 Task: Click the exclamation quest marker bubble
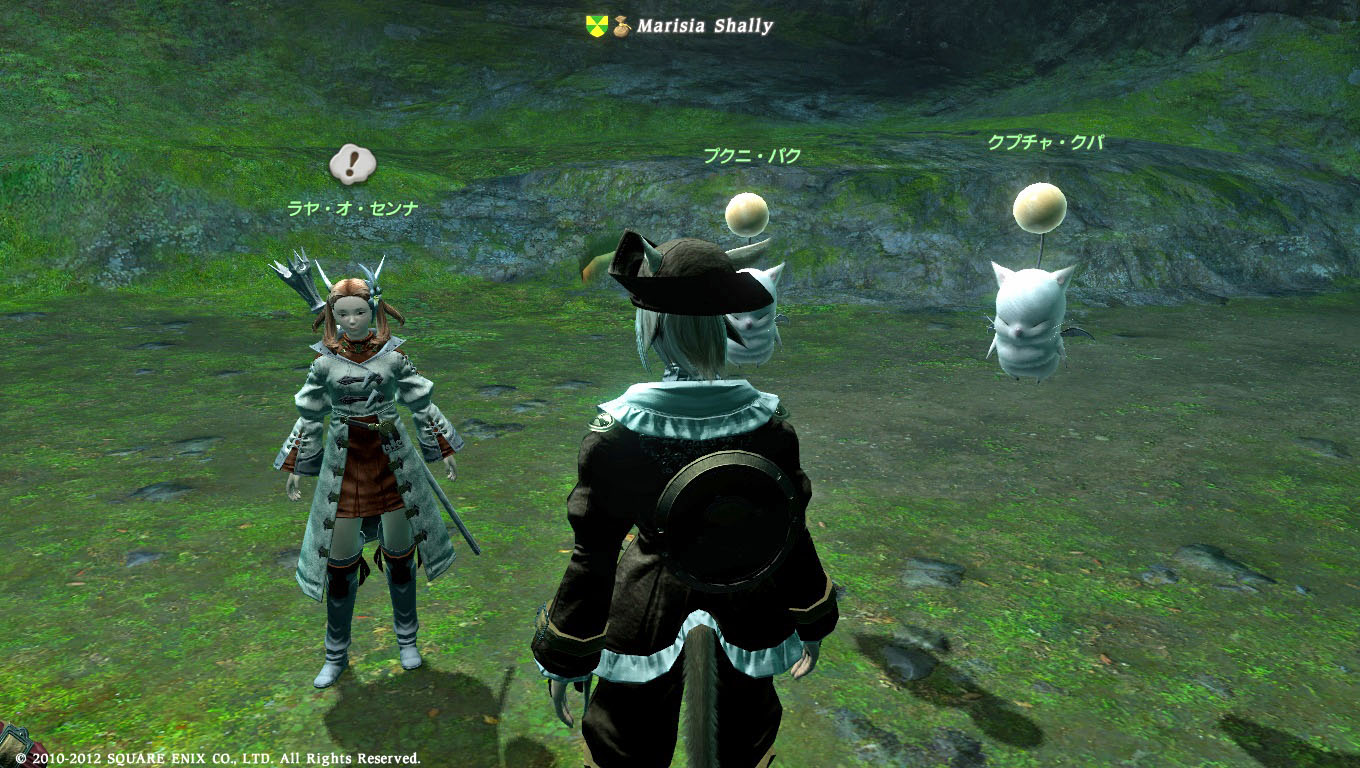click(352, 164)
